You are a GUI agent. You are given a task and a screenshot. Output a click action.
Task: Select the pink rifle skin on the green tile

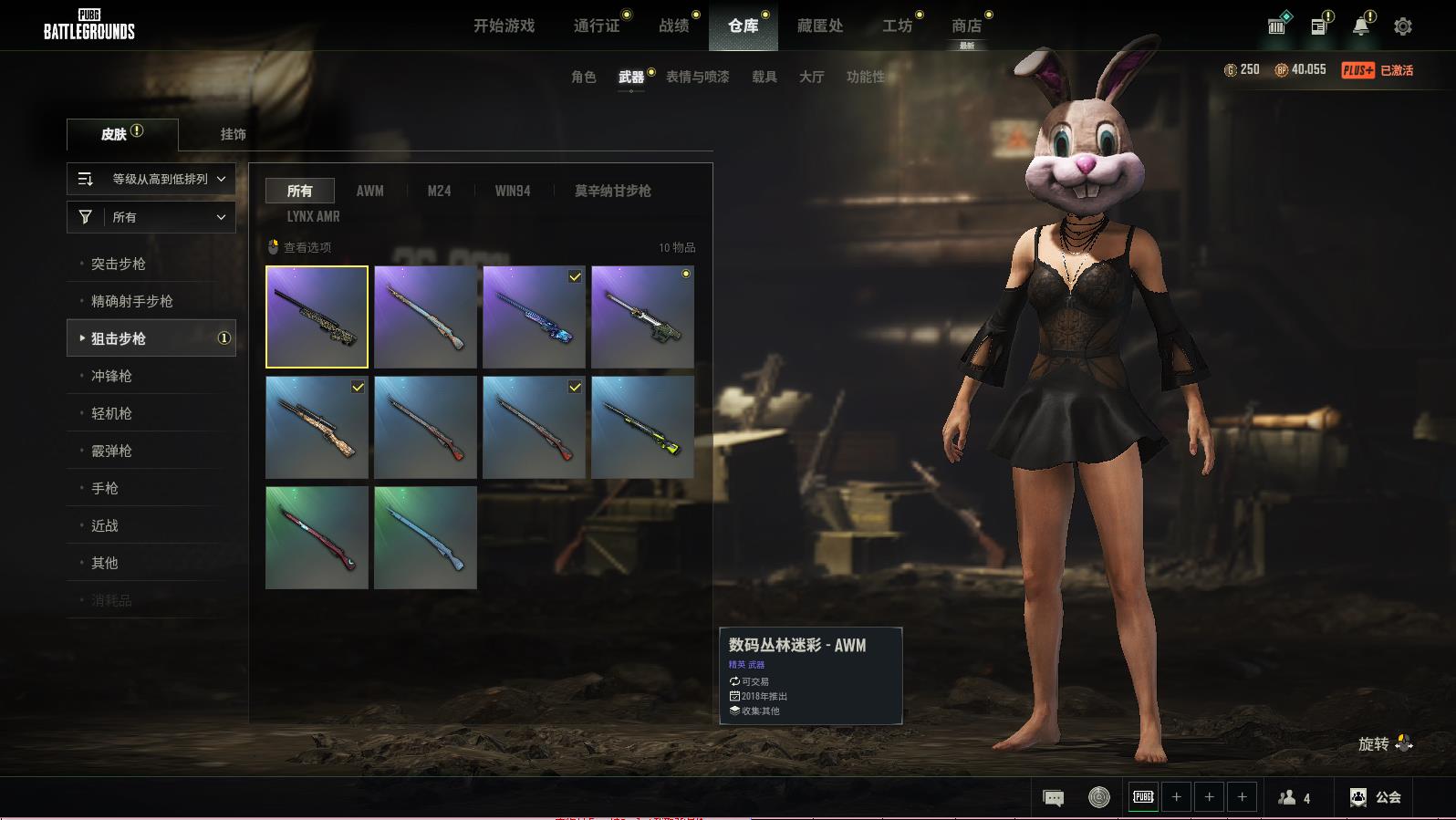coord(317,537)
